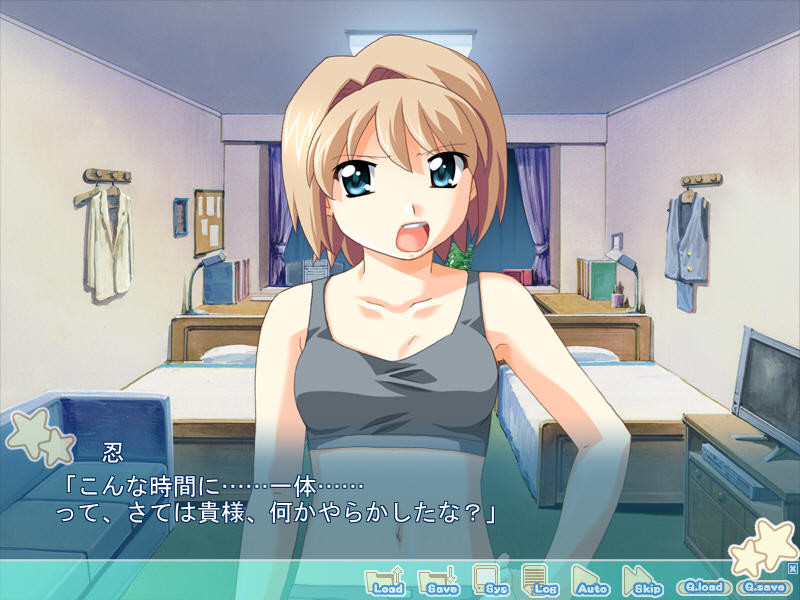Open the Sys system settings
800x600 pixels.
489,581
